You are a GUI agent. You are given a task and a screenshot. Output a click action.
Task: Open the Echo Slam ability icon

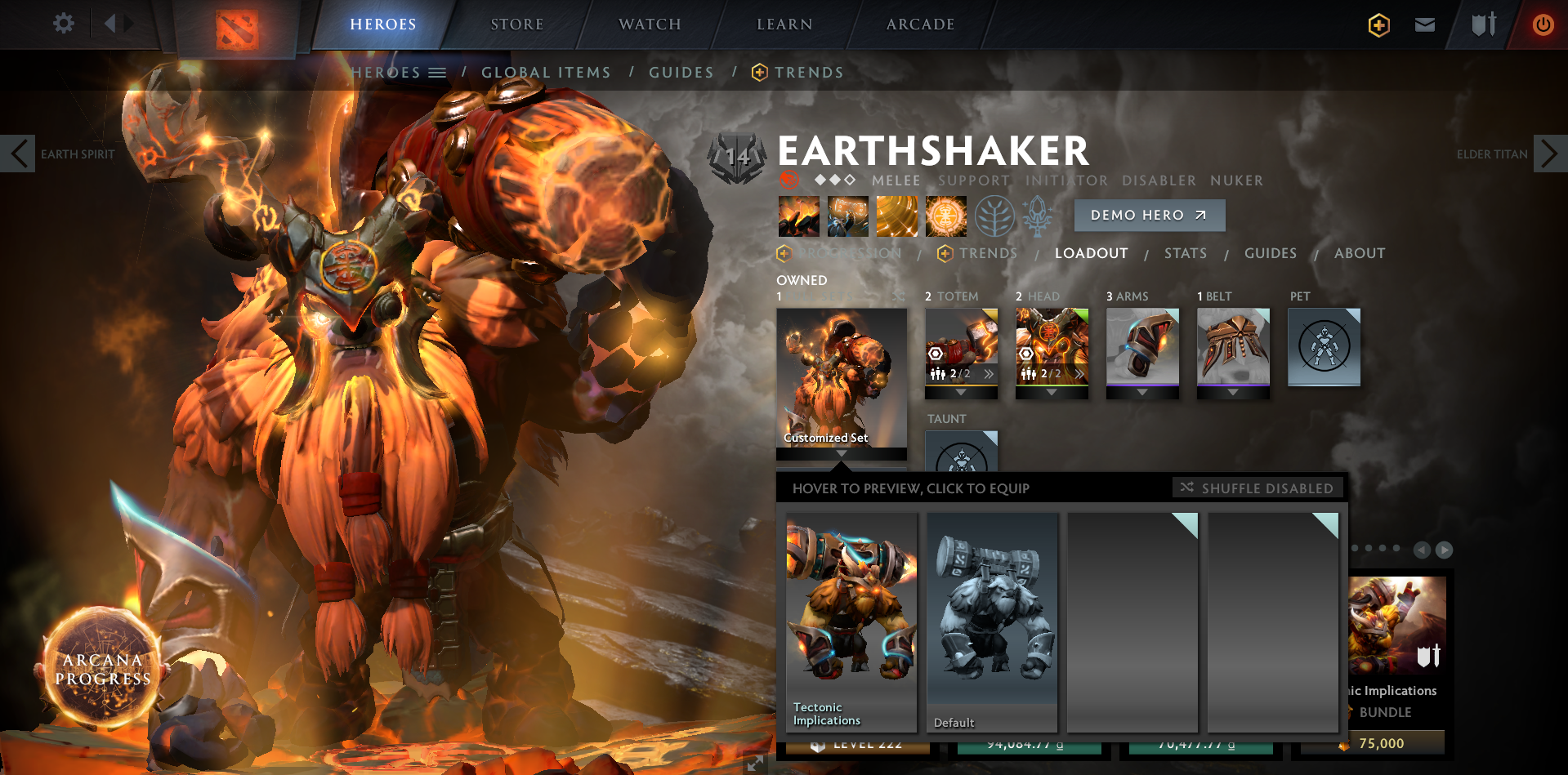[946, 216]
